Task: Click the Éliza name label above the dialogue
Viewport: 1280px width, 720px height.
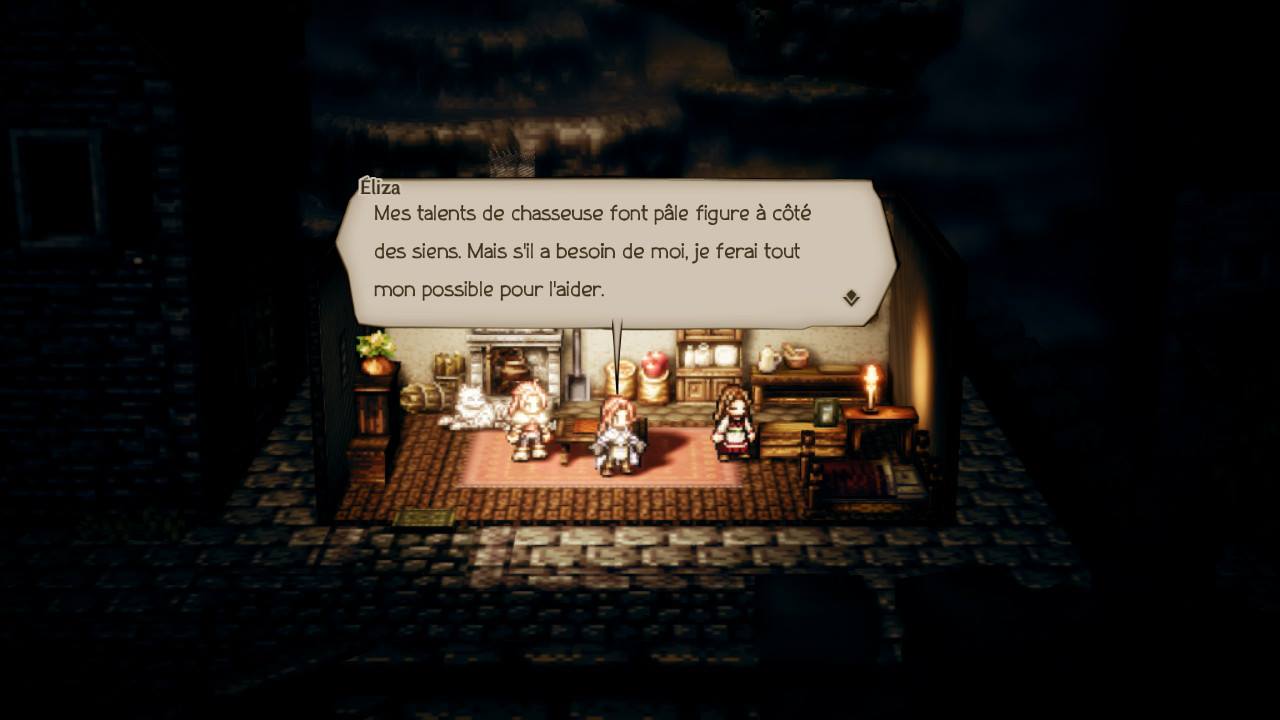Action: click(x=381, y=187)
